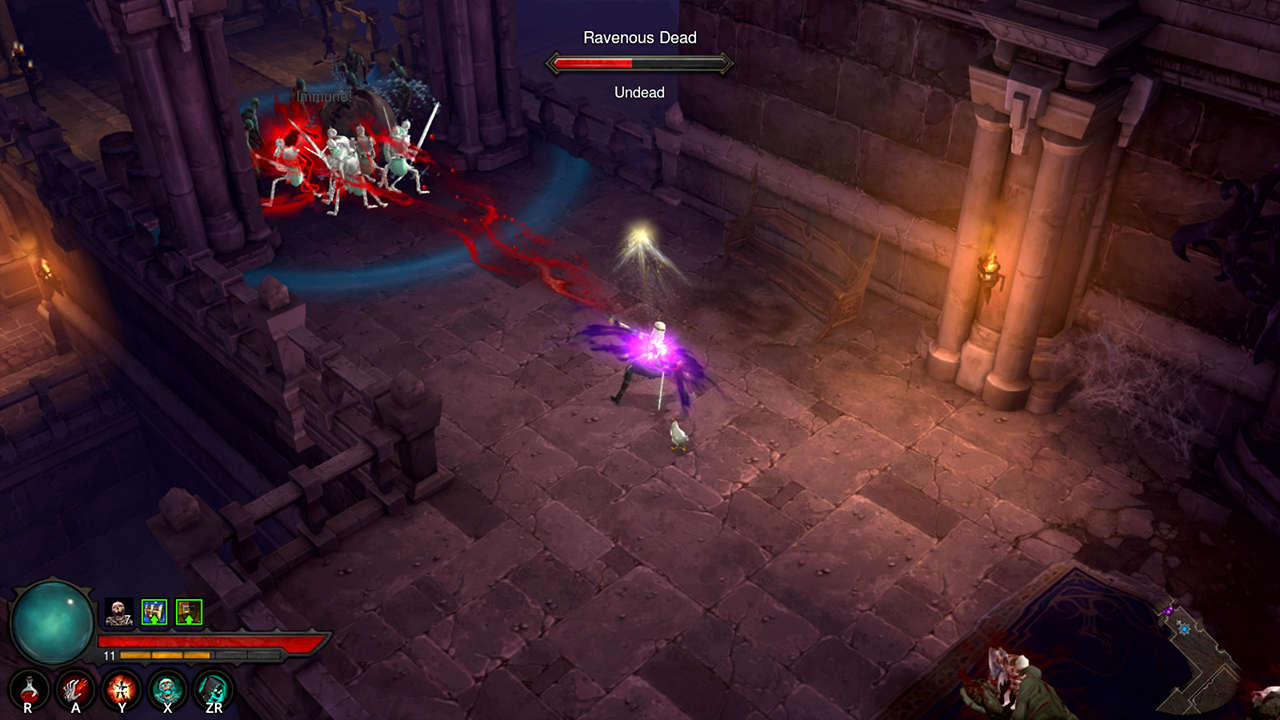The image size is (1280, 720).
Task: Use the red health potion slot
Action: [28, 688]
